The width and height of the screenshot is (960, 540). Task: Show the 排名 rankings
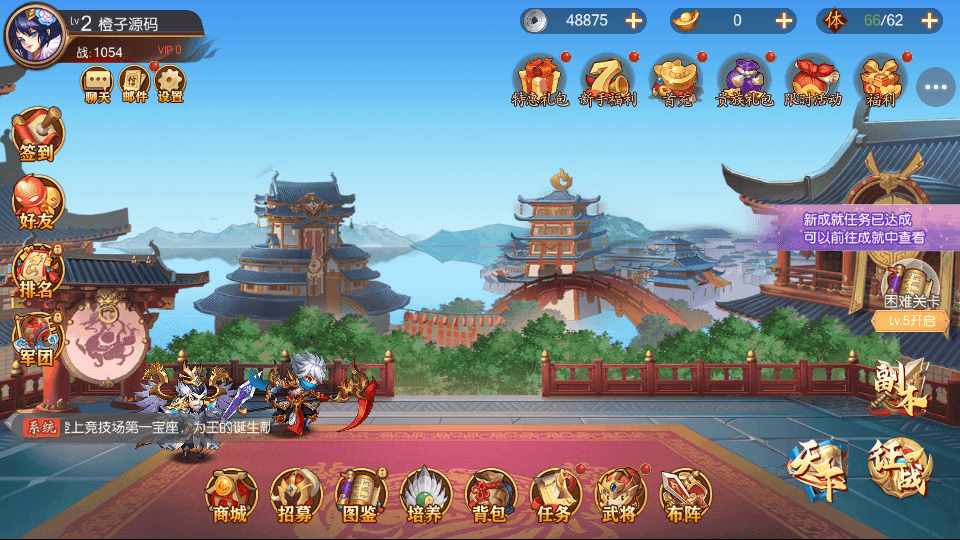point(37,271)
